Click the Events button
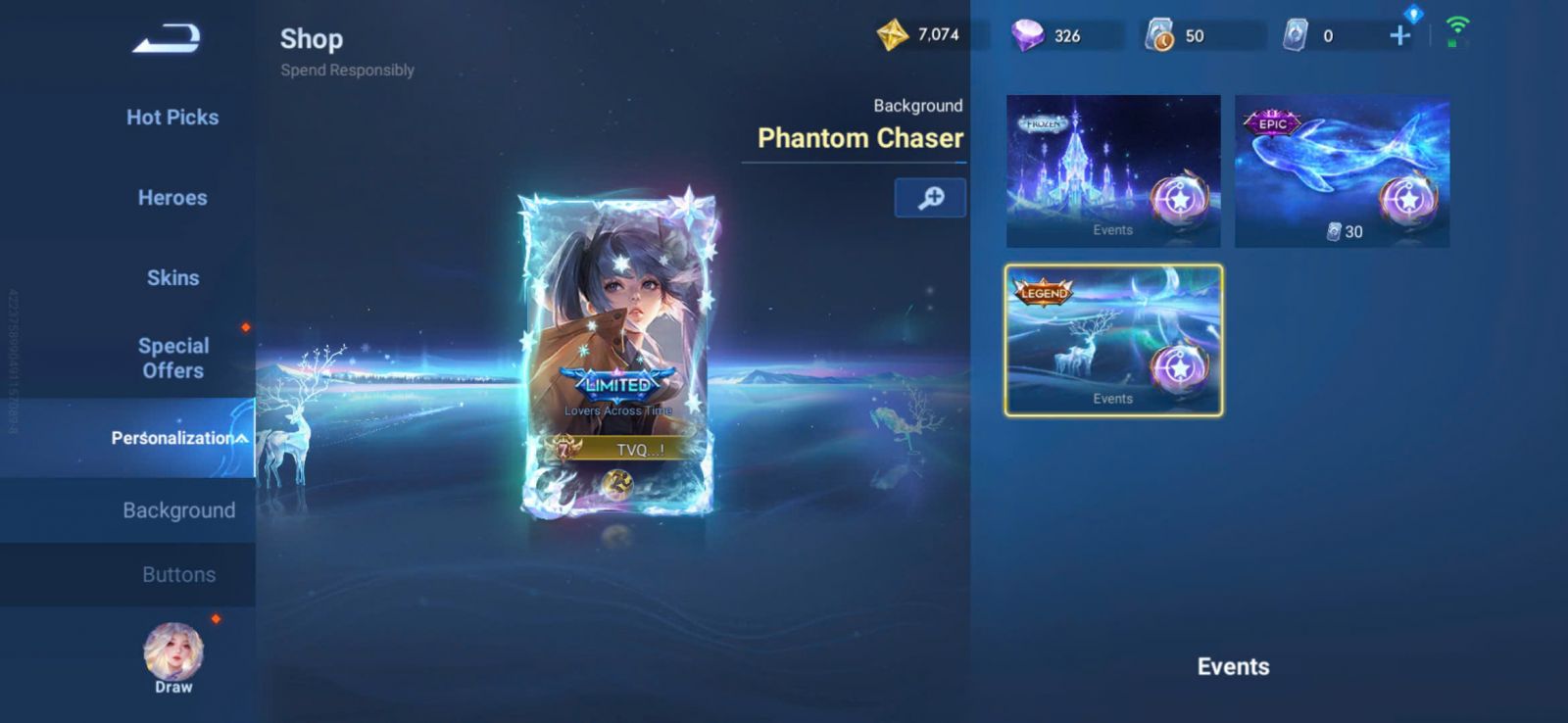Screen dimensions: 1568x723 coord(1233,667)
